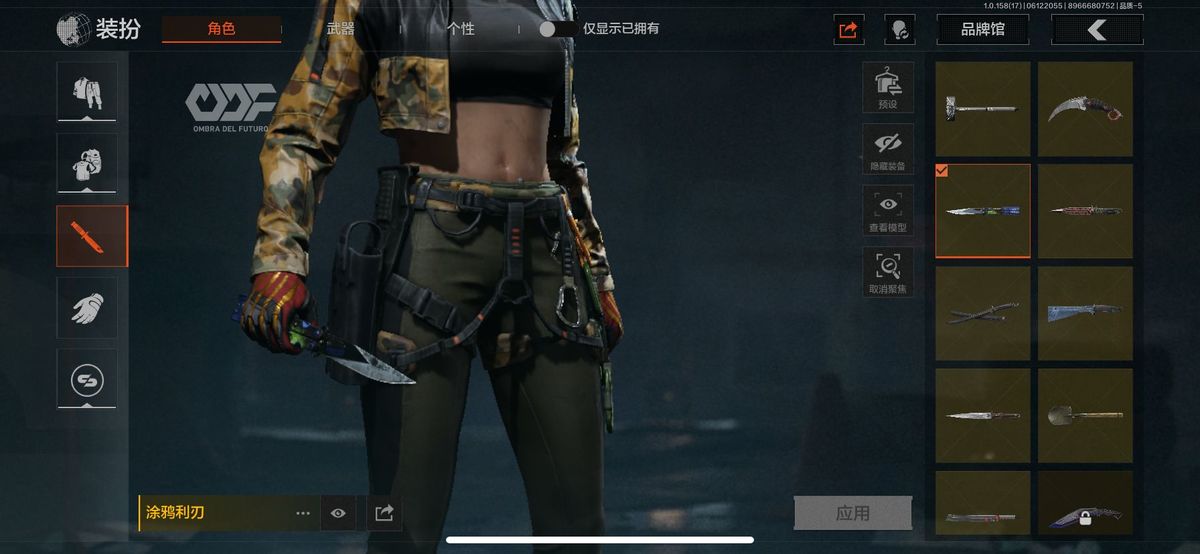The image size is (1200, 554).
Task: Choose the melee knife category
Action: click(x=92, y=236)
